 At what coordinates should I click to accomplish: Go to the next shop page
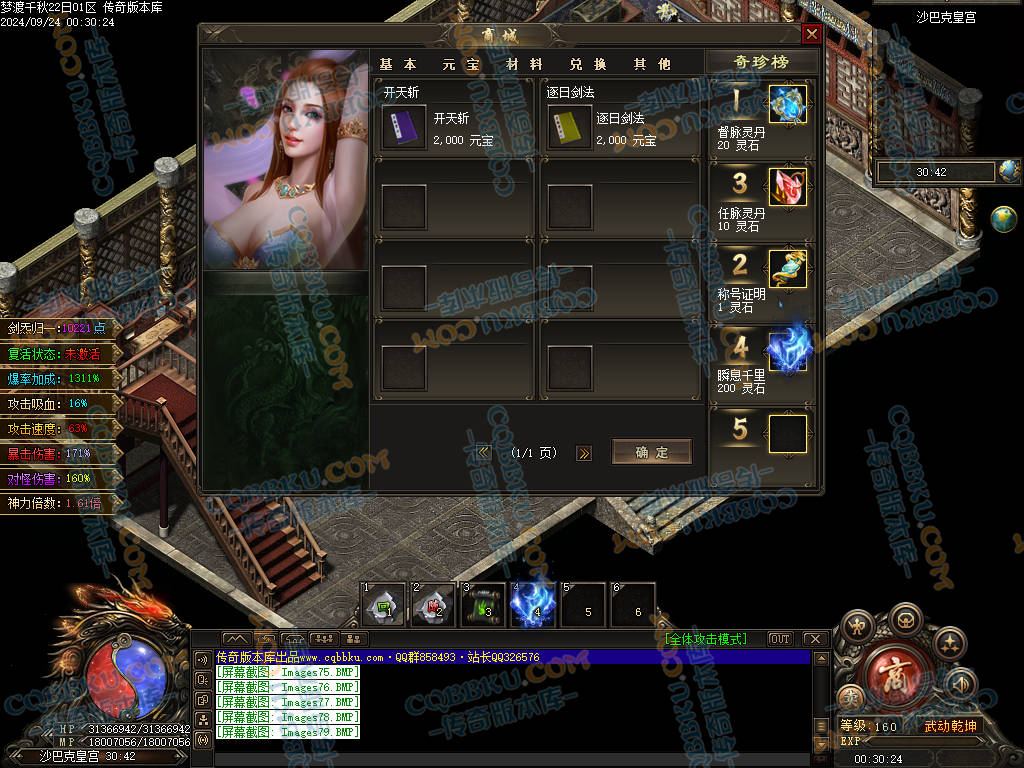(x=584, y=453)
